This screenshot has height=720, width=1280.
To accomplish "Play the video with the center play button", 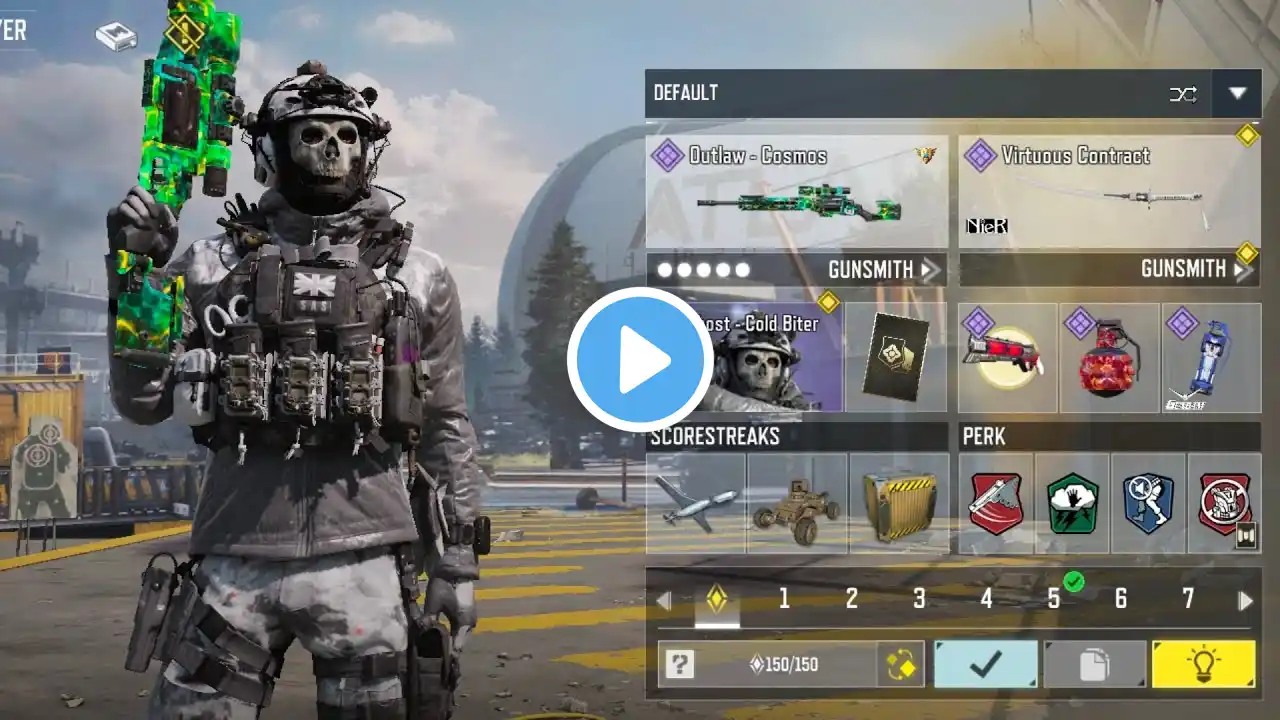I will coord(640,360).
